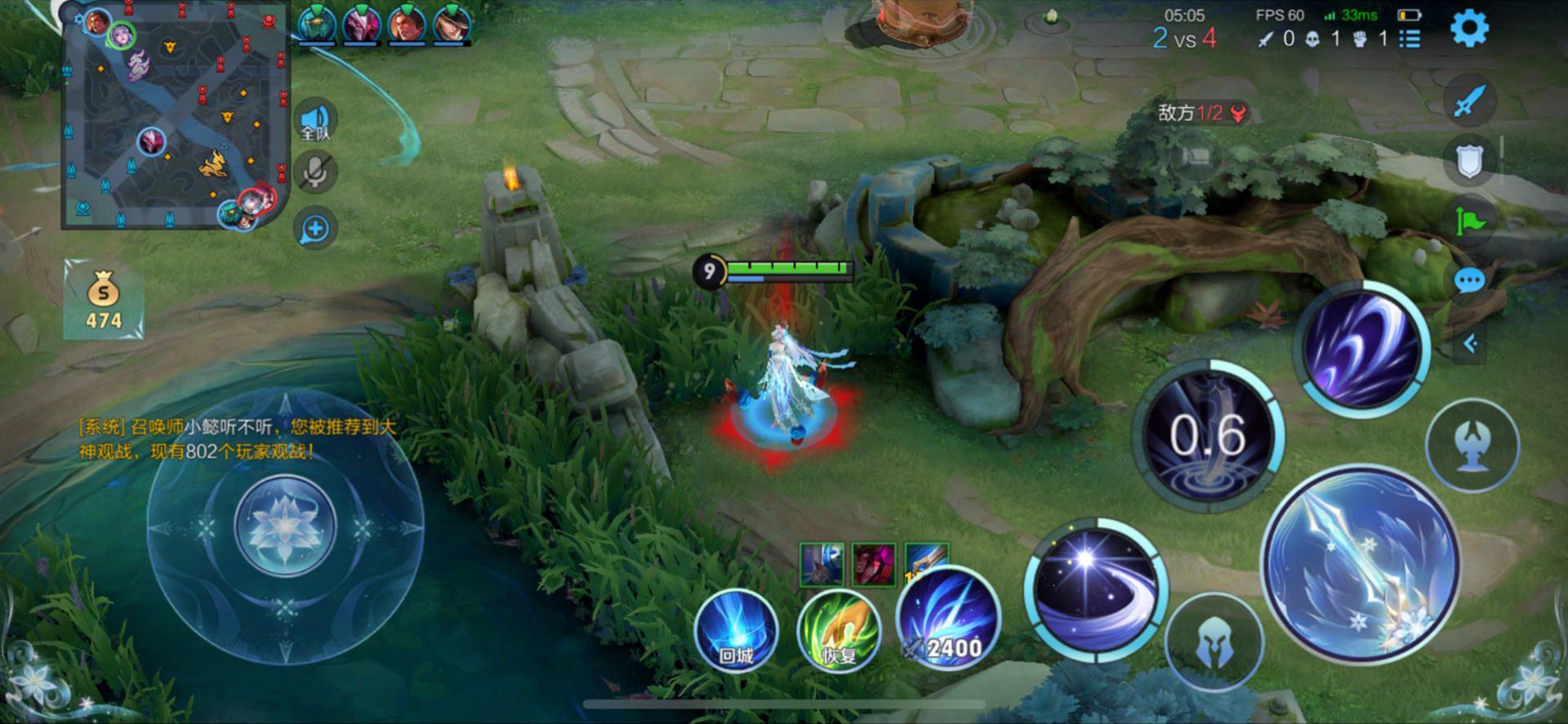The image size is (1568, 724).
Task: Send the blue sword attack signal
Action: point(1469,101)
